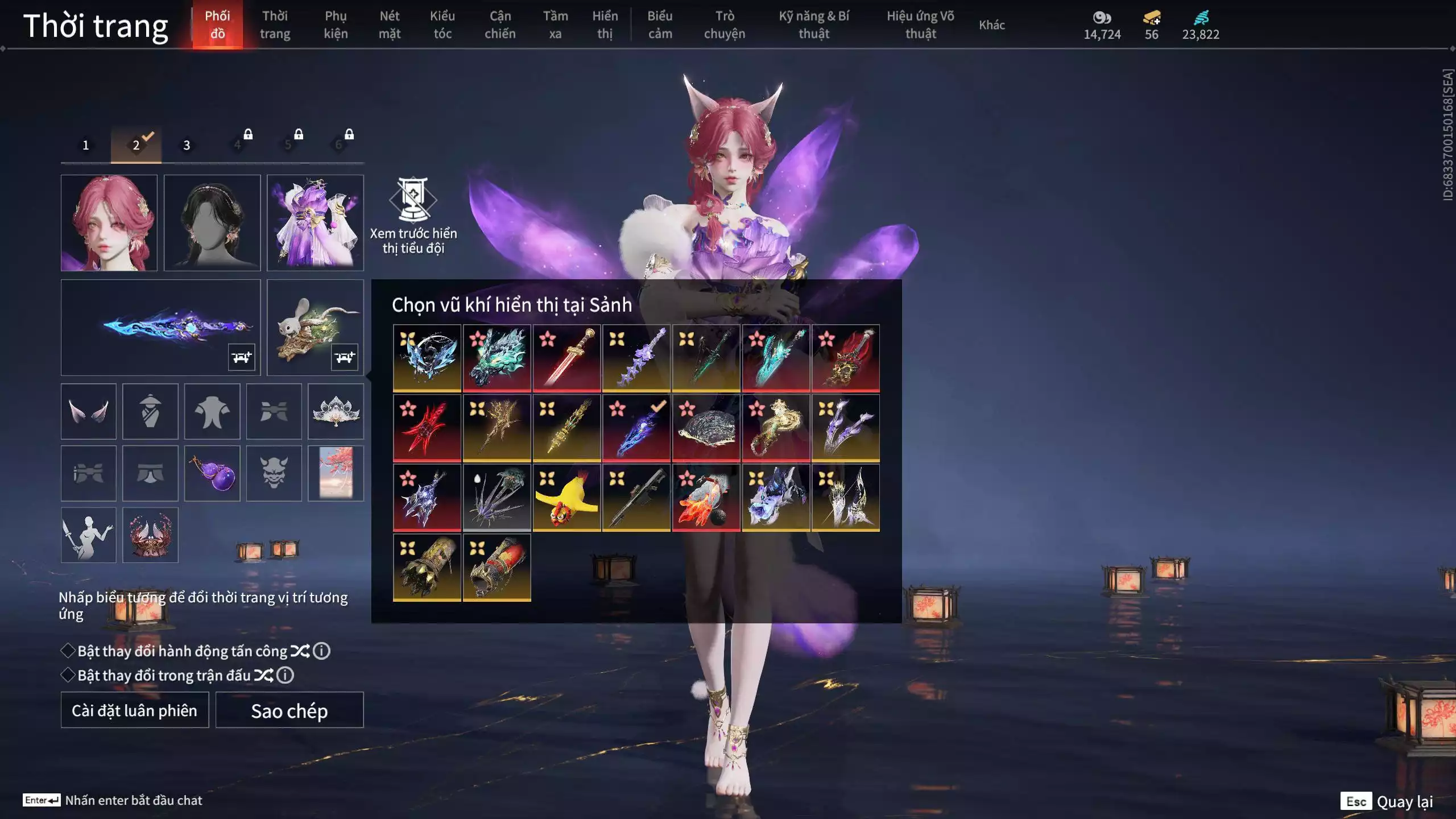Choose the purple gourd accessory slot
The width and height of the screenshot is (1456, 819).
click(x=212, y=473)
